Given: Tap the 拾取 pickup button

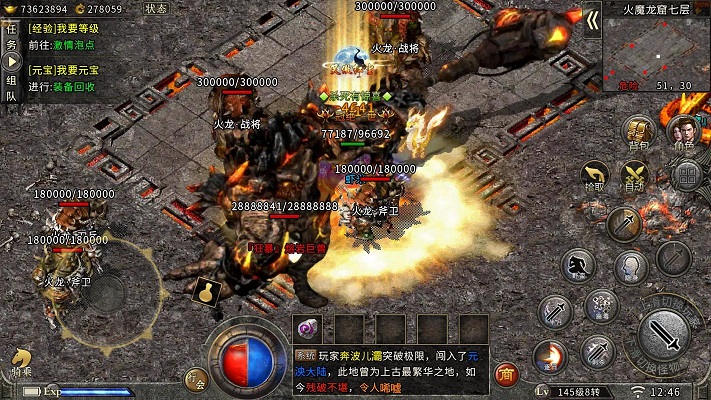Looking at the screenshot, I should [x=593, y=175].
